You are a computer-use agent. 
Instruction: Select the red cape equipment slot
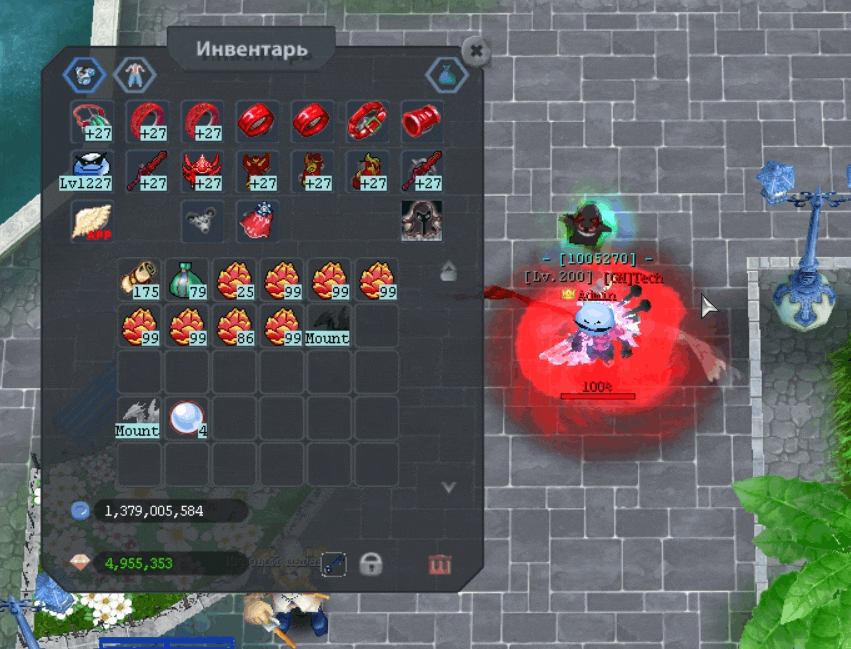[256, 221]
